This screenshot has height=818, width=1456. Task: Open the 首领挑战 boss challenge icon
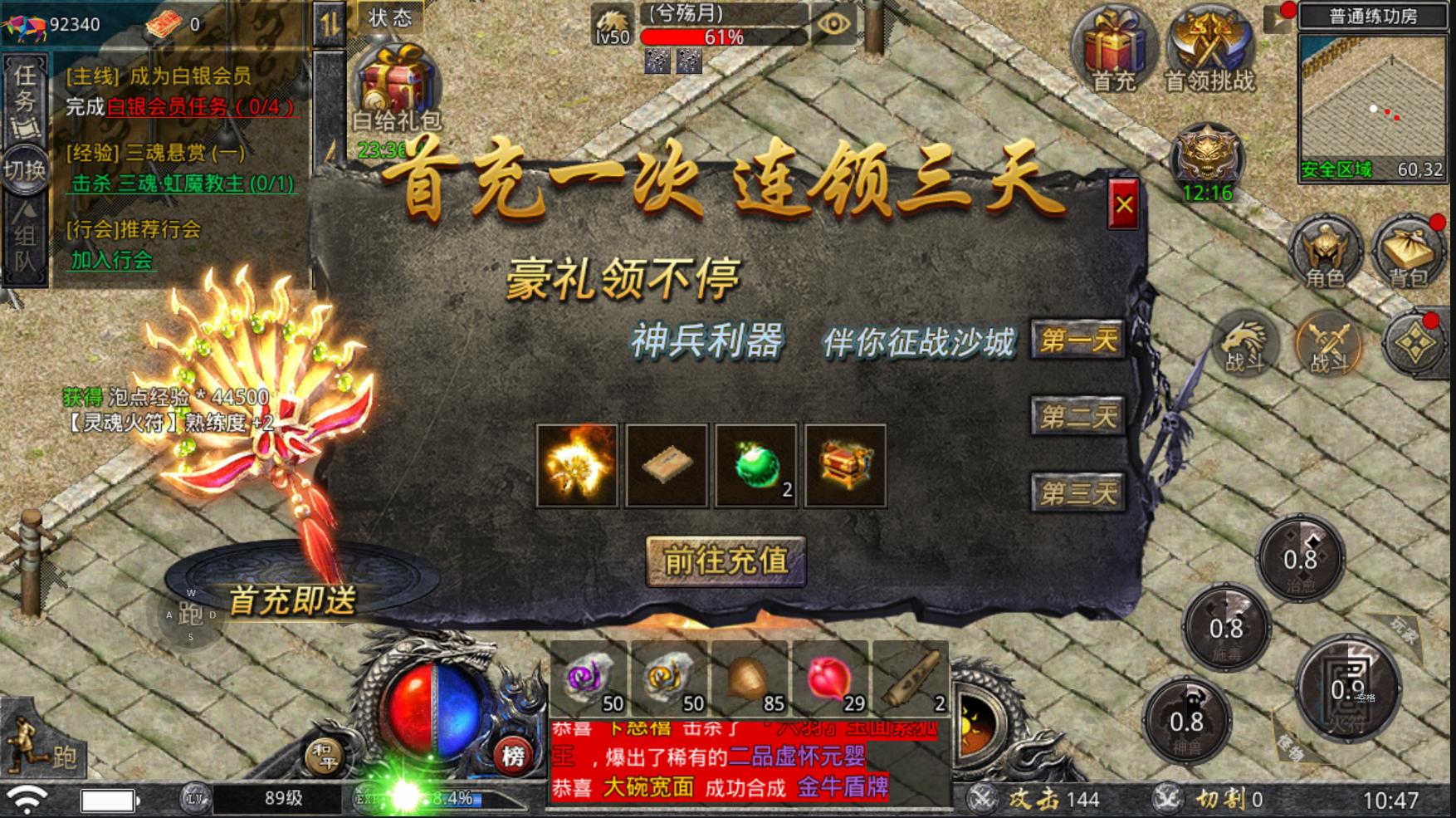pos(1201,46)
